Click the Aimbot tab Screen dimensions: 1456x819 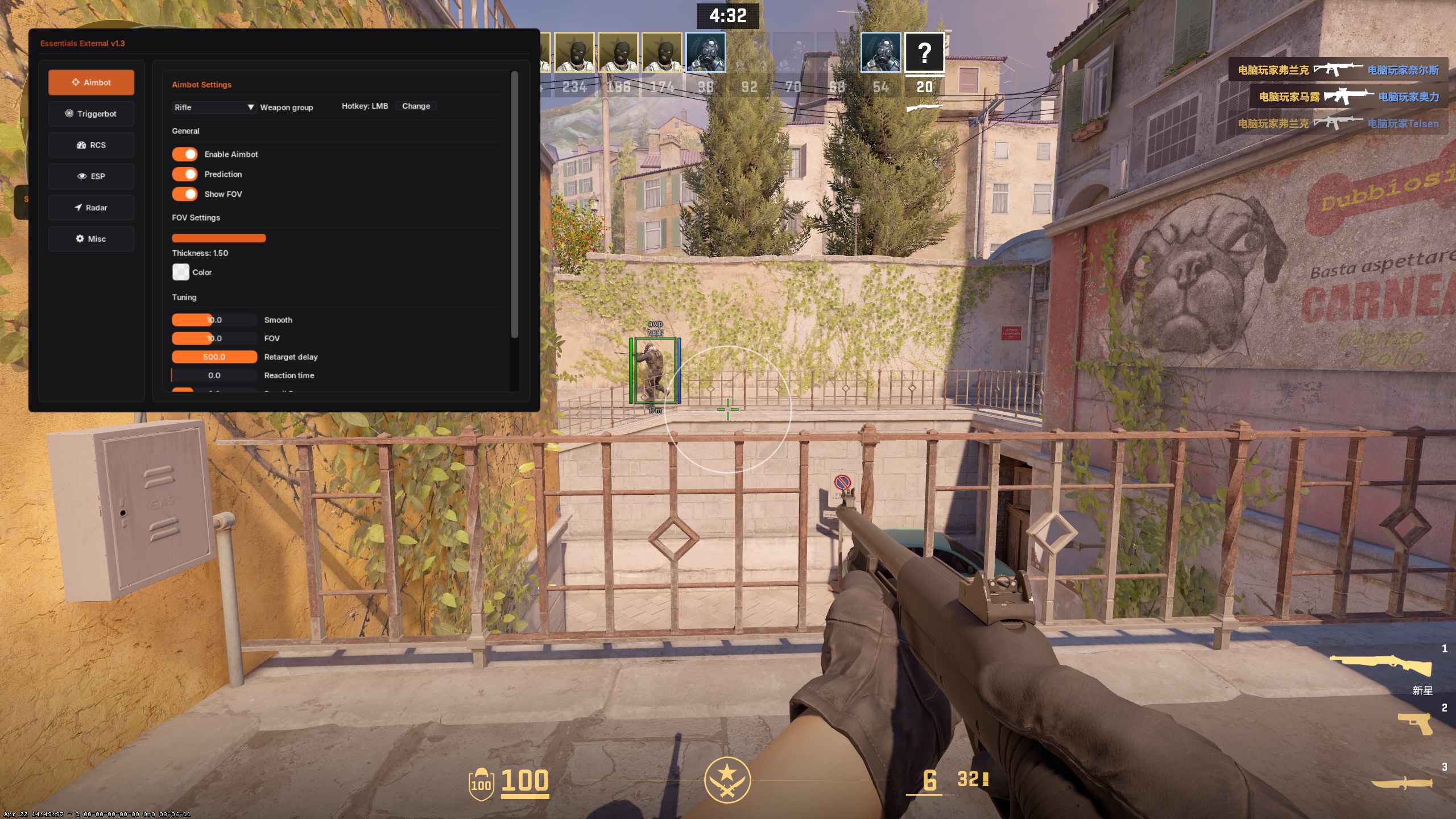coord(91,82)
